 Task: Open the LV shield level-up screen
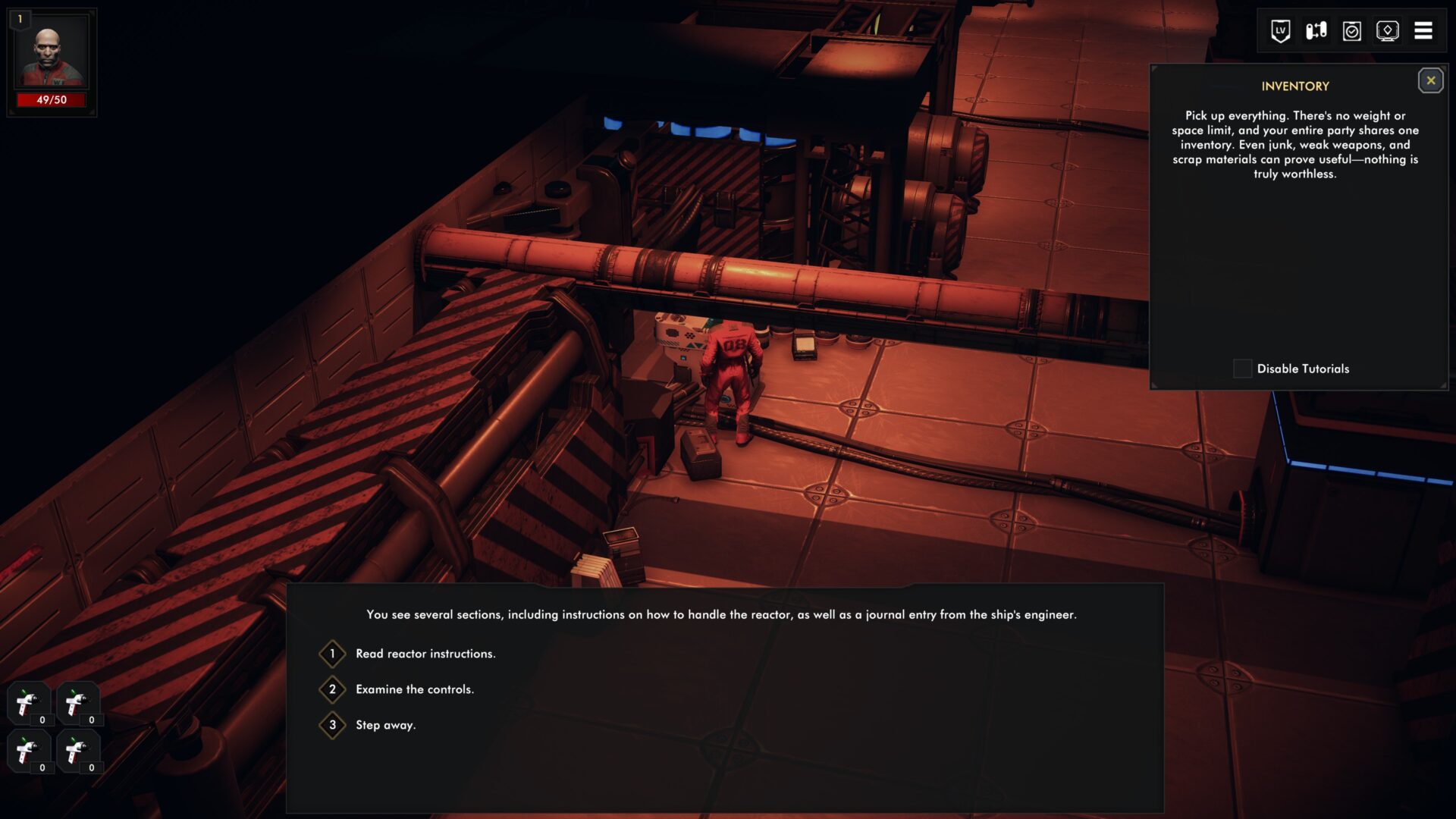[1280, 31]
